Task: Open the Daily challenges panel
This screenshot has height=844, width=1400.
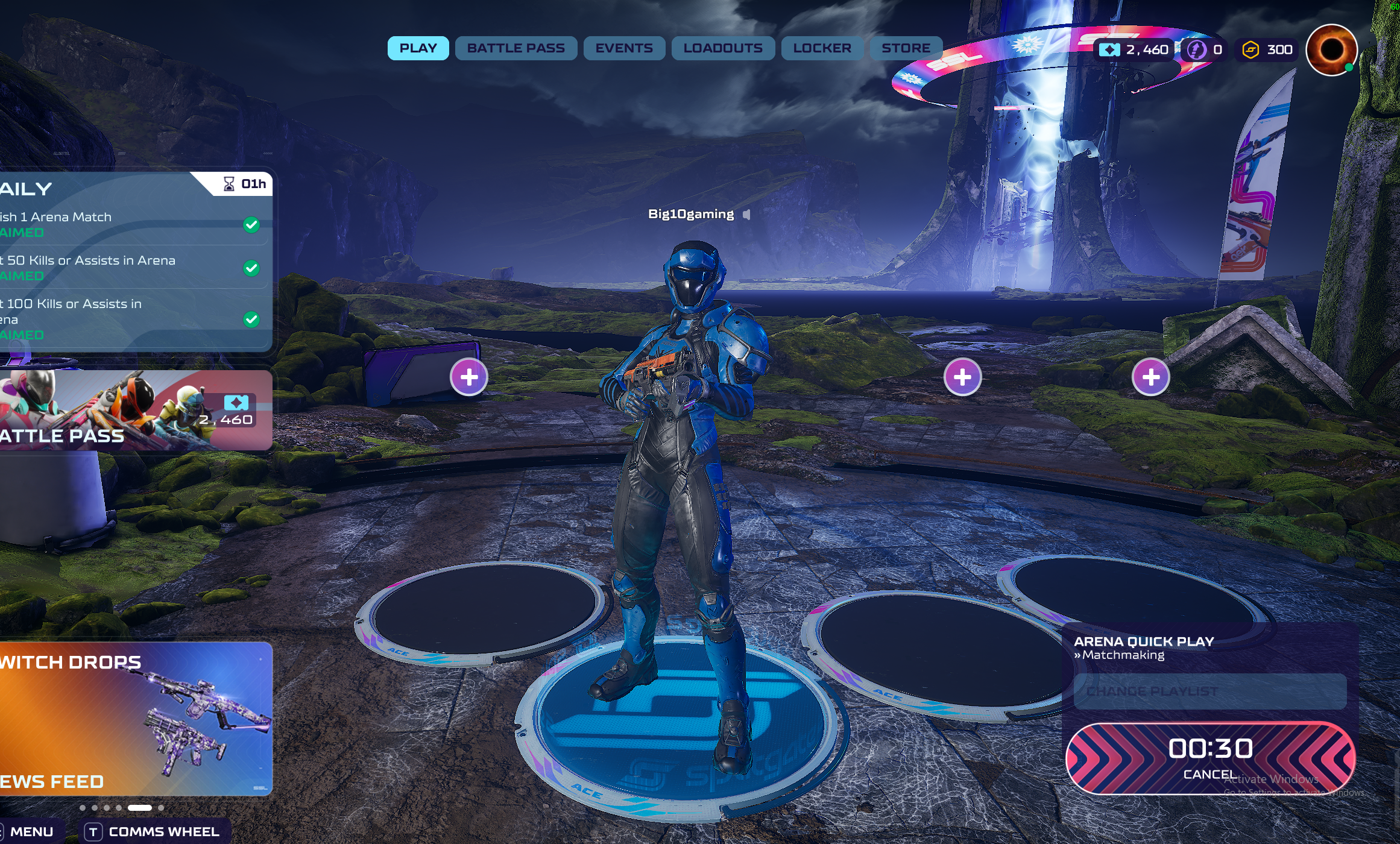Action: click(x=135, y=259)
